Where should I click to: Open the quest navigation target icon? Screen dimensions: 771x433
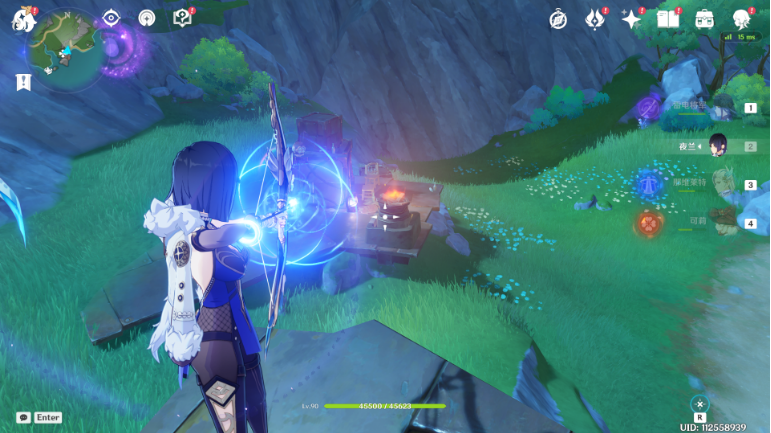[112, 18]
